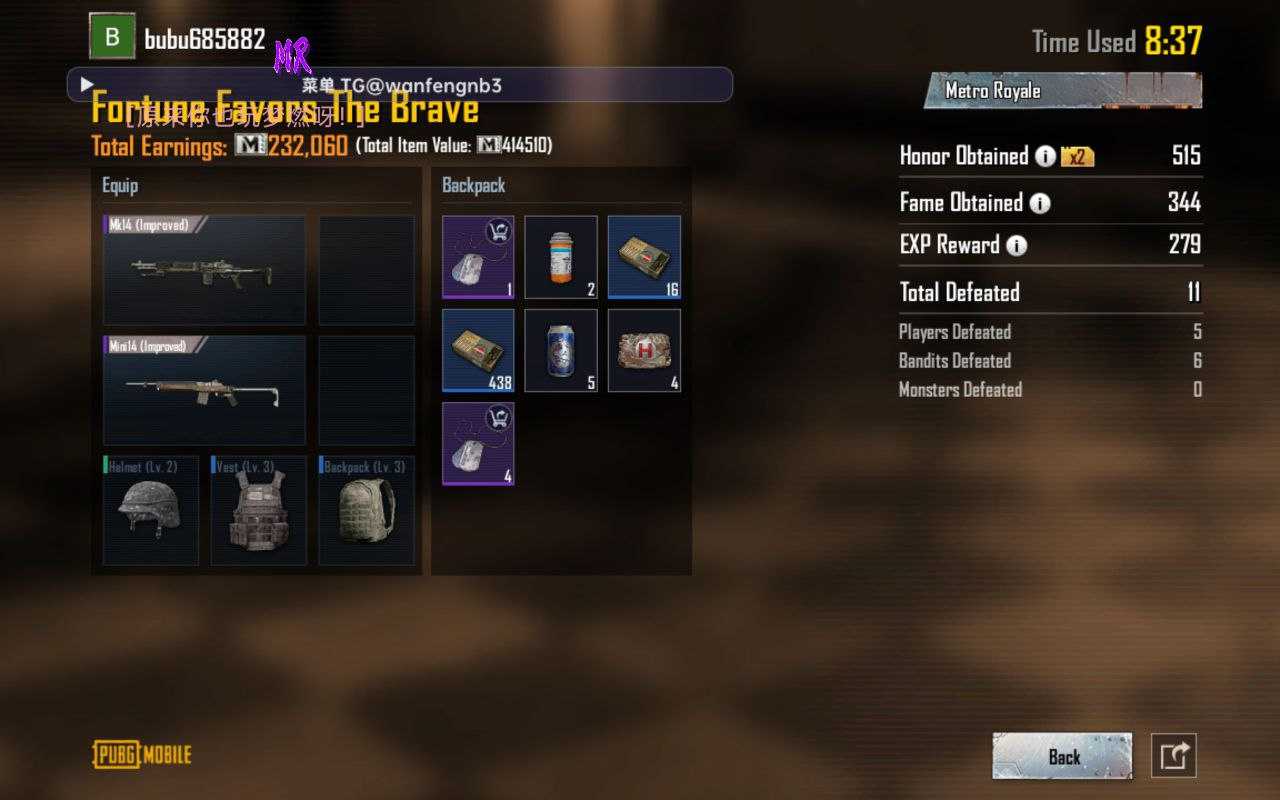The width and height of the screenshot is (1280, 800).
Task: Inspect the Backpack (Lv. 3) equipment slot
Action: click(366, 511)
